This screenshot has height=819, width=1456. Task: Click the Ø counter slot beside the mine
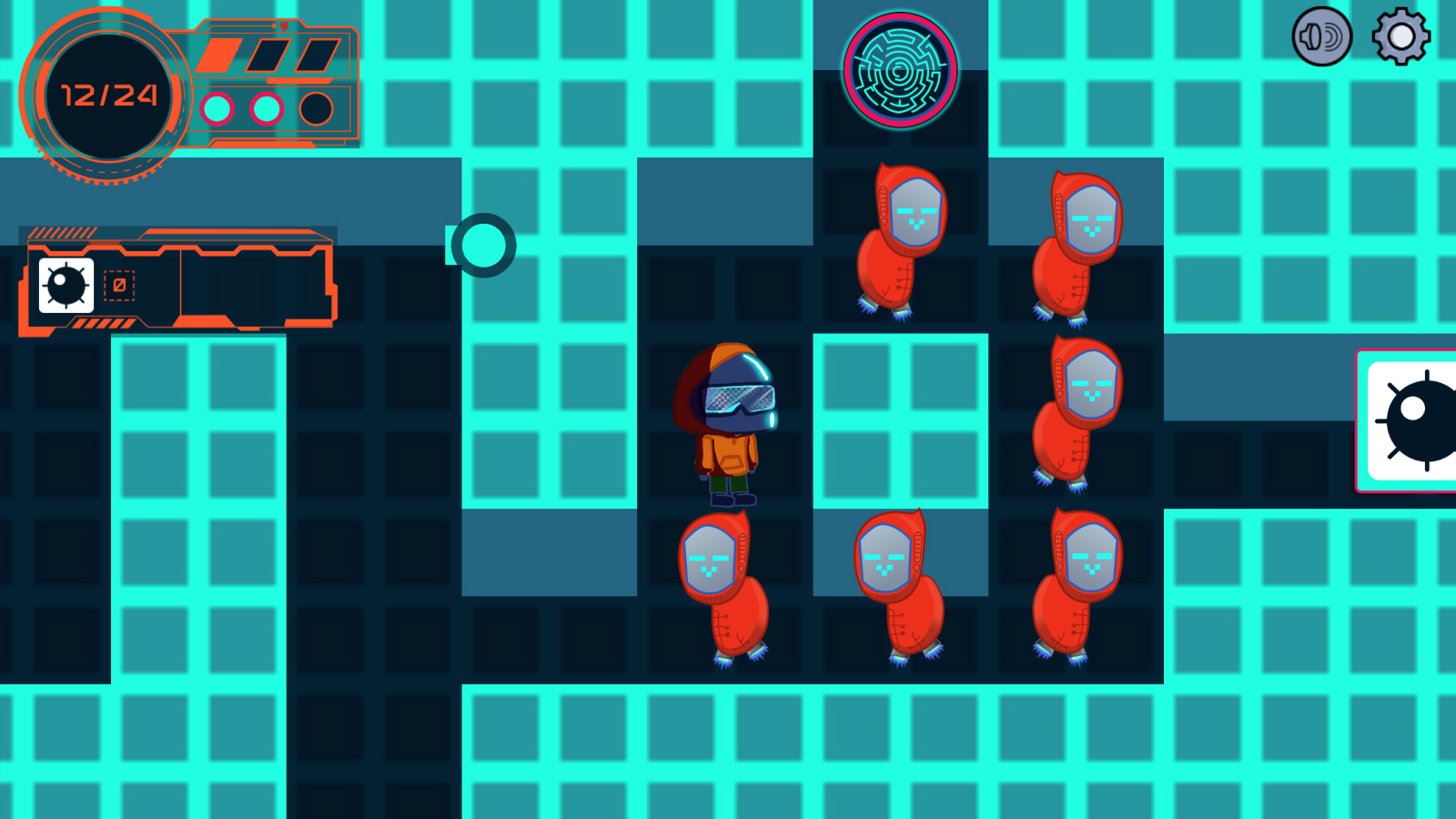pyautogui.click(x=118, y=287)
